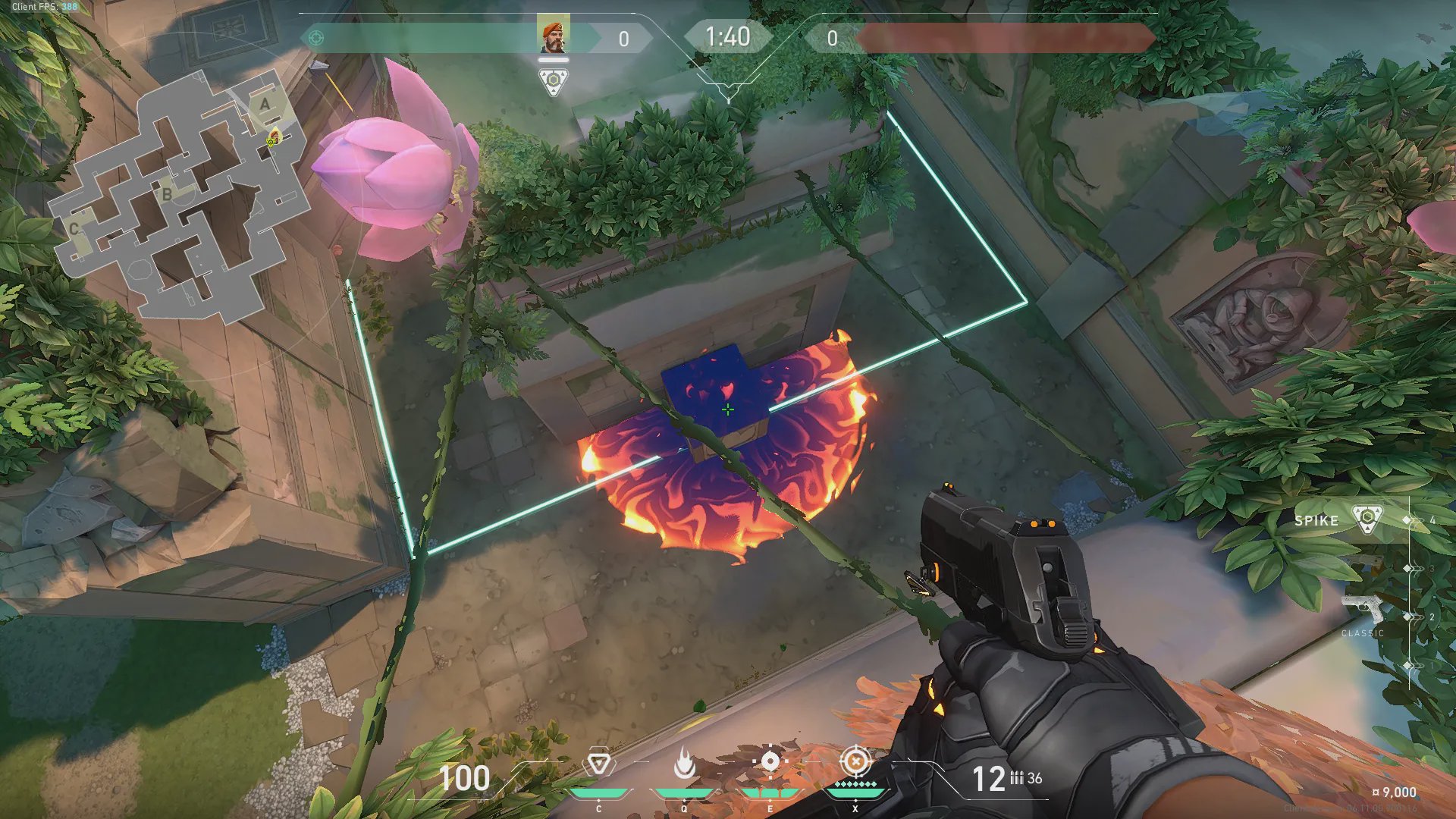
Task: Click the B site marker on minimap
Action: (x=167, y=194)
